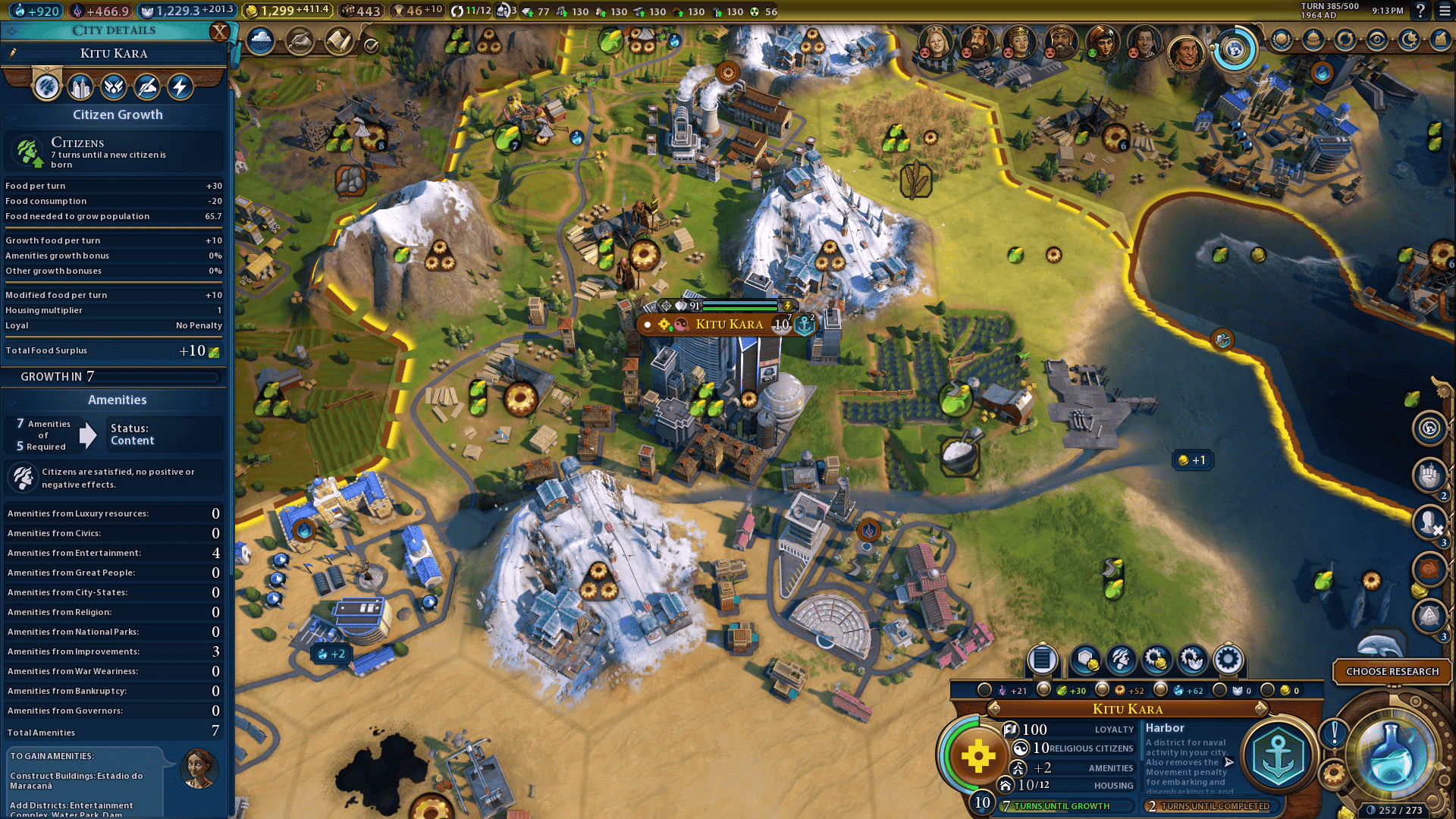
Task: Select the blonde queen leader portrait
Action: tap(936, 42)
